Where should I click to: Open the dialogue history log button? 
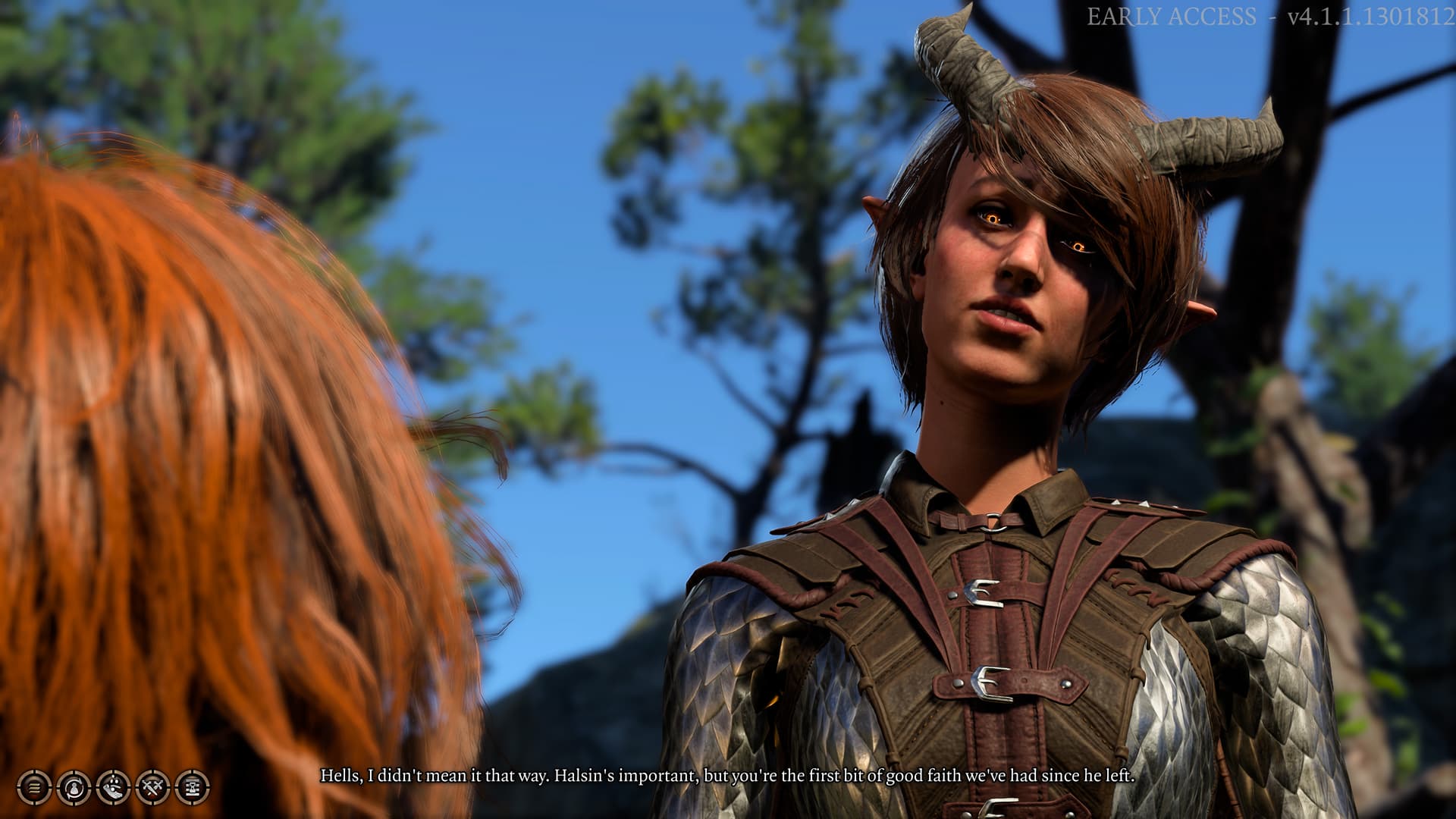coord(35,786)
